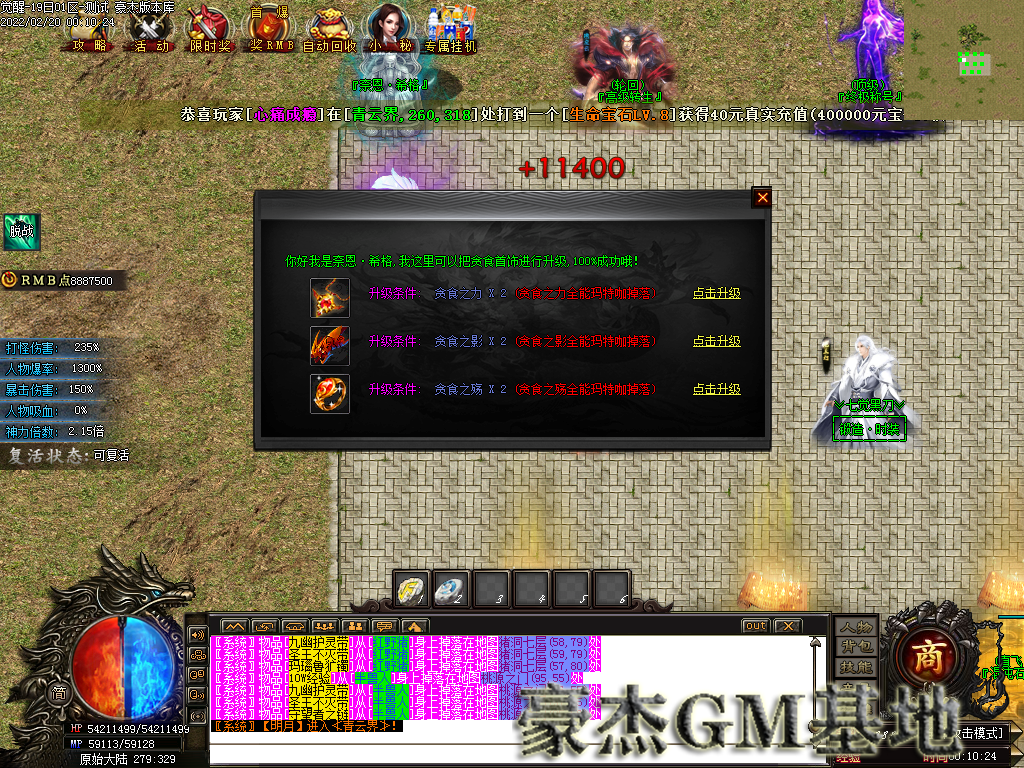The image size is (1024, 768).
Task: Open the 活动 events icon
Action: 152,29
